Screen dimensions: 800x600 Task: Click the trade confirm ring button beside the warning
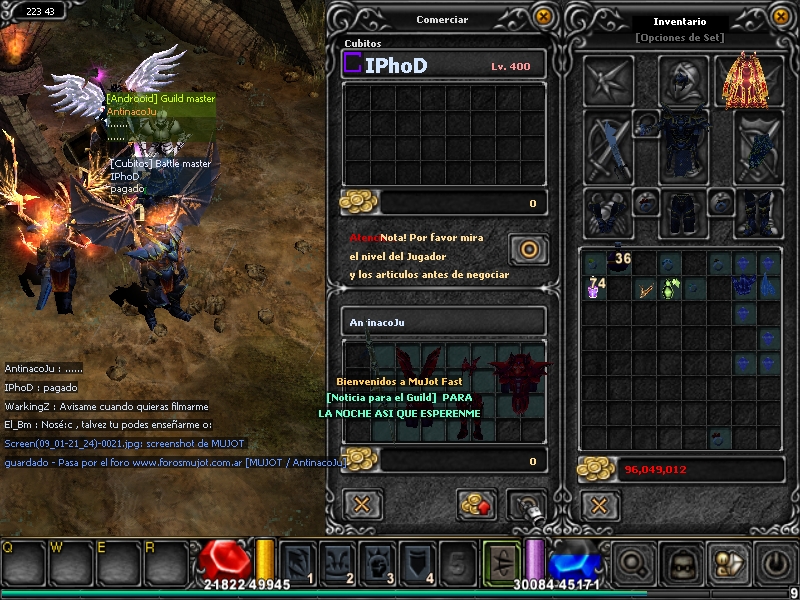pyautogui.click(x=528, y=249)
